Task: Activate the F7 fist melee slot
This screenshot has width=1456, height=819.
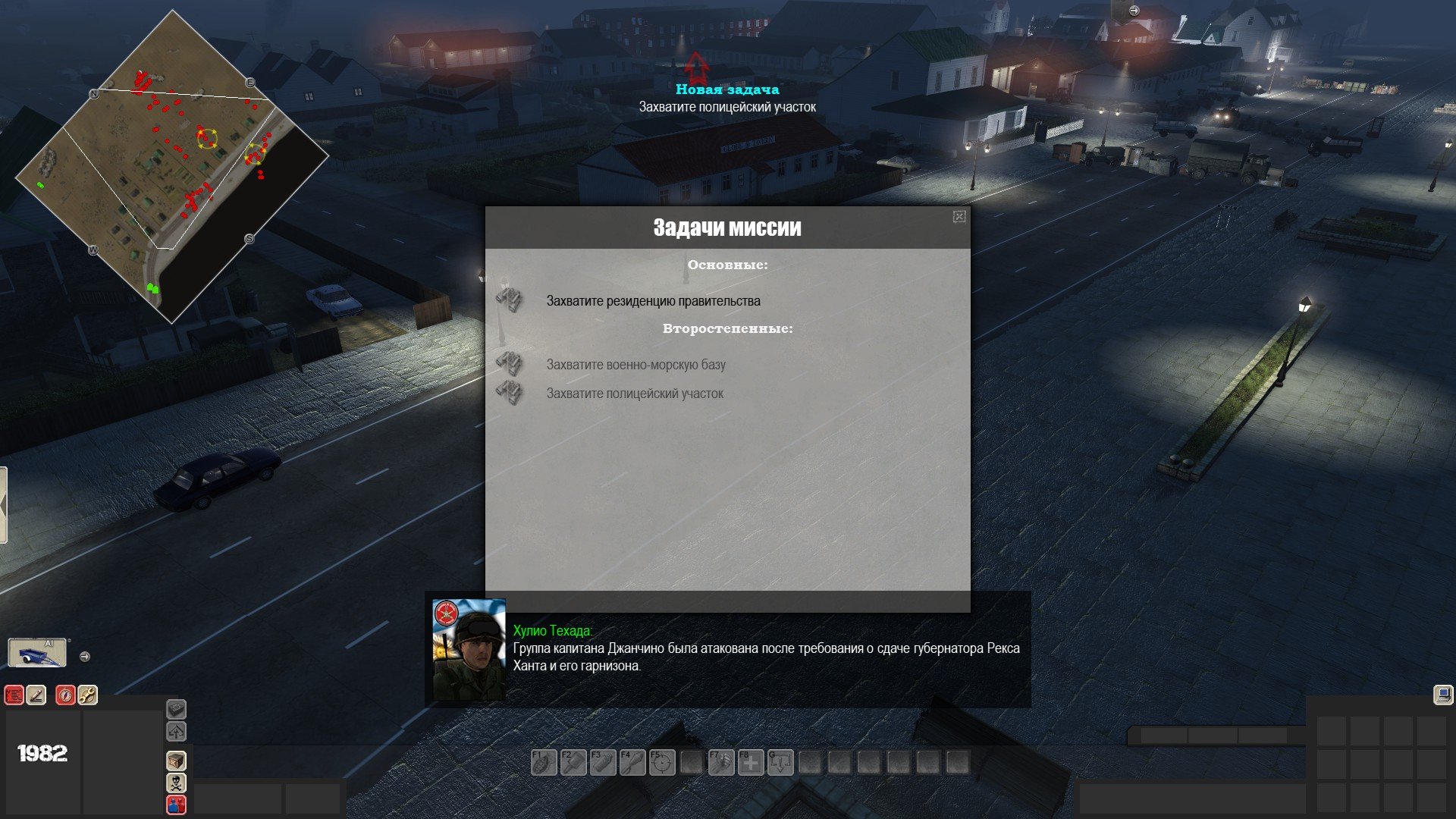Action: click(720, 762)
